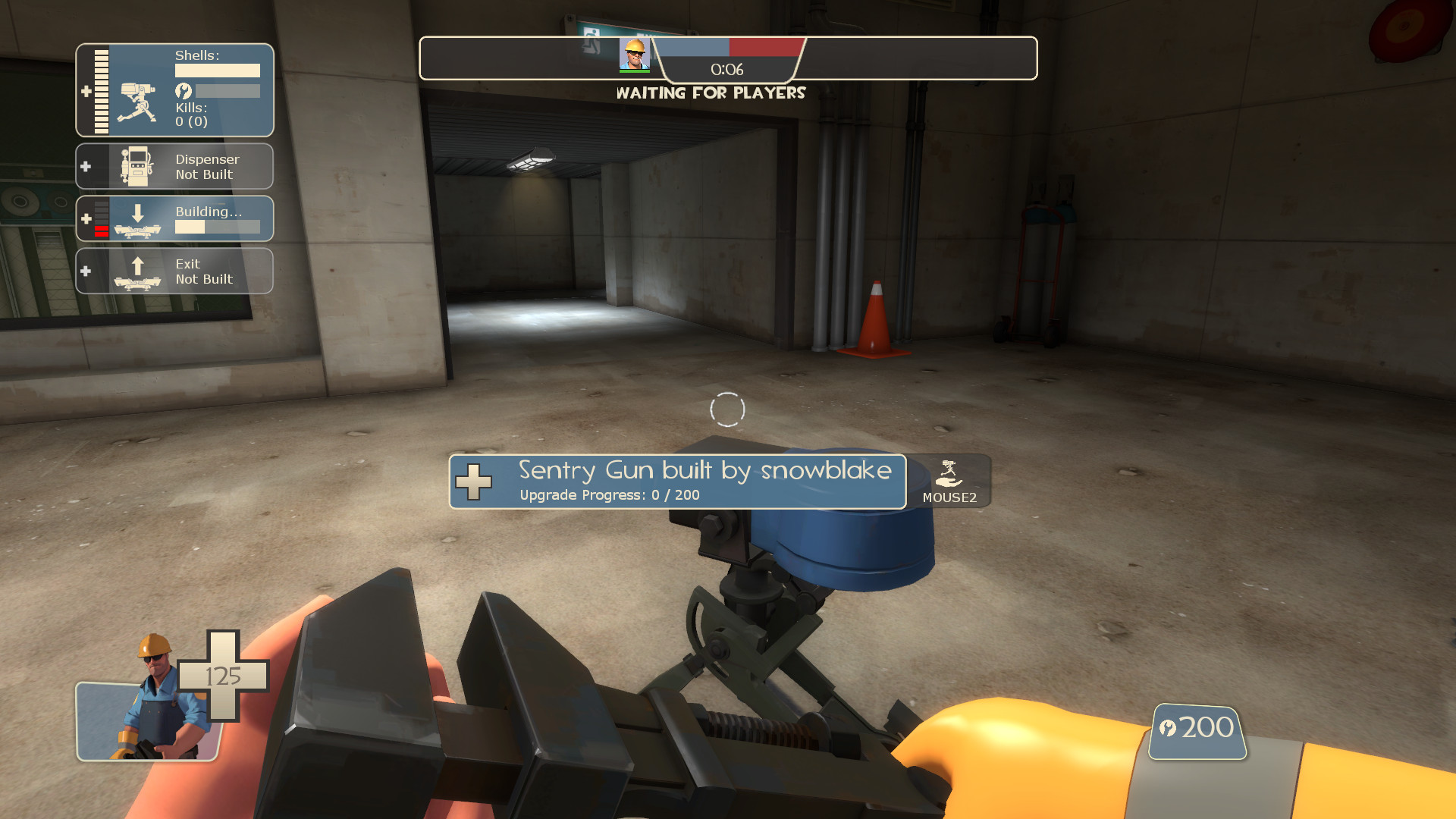
Task: Click the Sentry Gun built by snowblake message
Action: [x=705, y=470]
